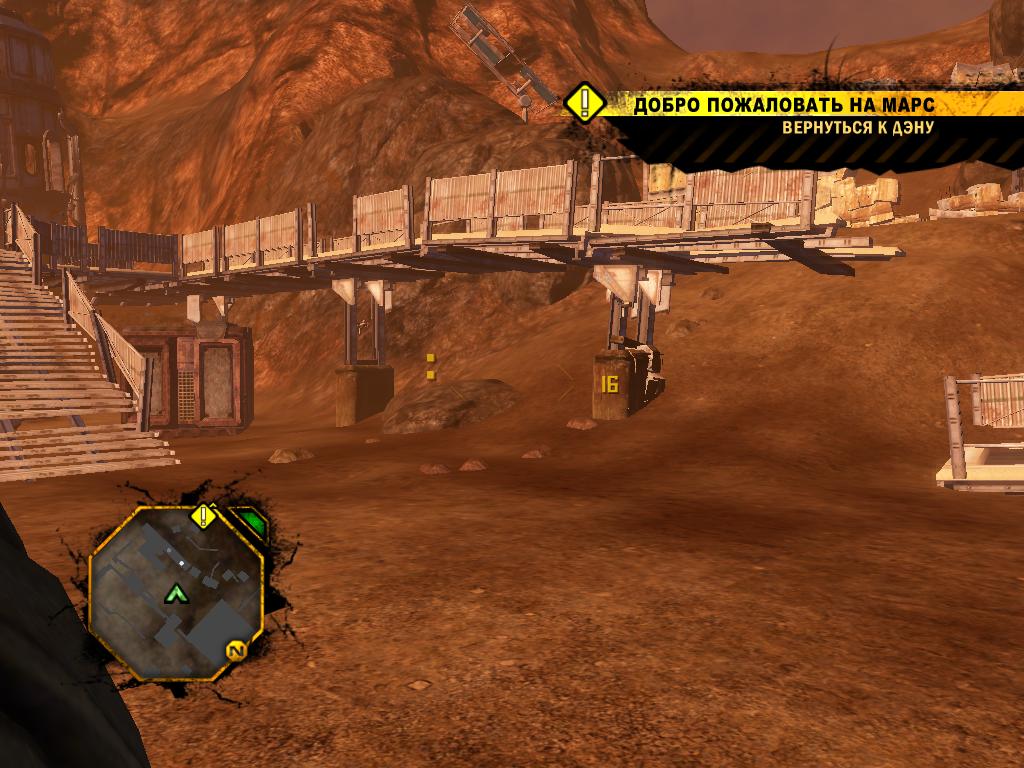Click the yellow exclamation mission icon beside the title

[x=584, y=103]
